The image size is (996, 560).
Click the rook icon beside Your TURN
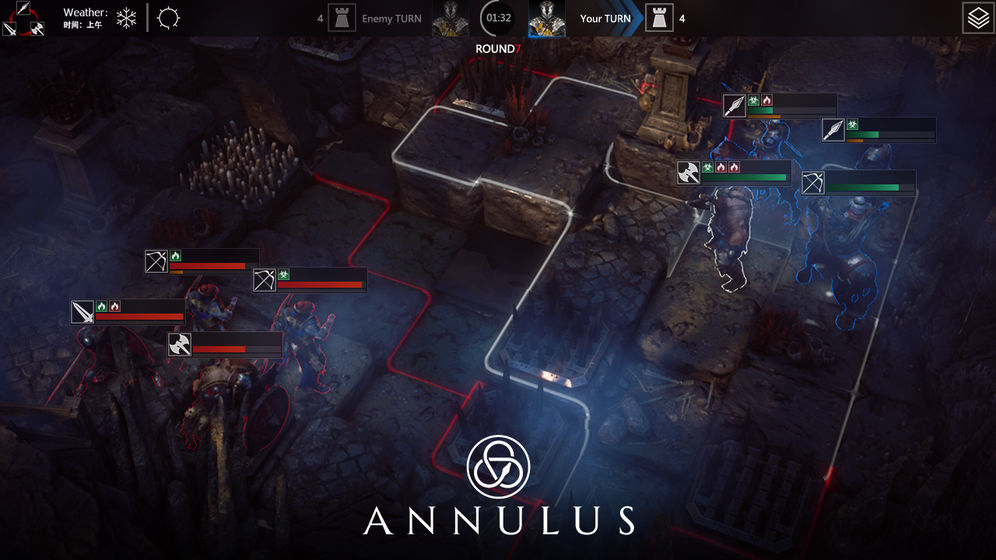tap(658, 18)
